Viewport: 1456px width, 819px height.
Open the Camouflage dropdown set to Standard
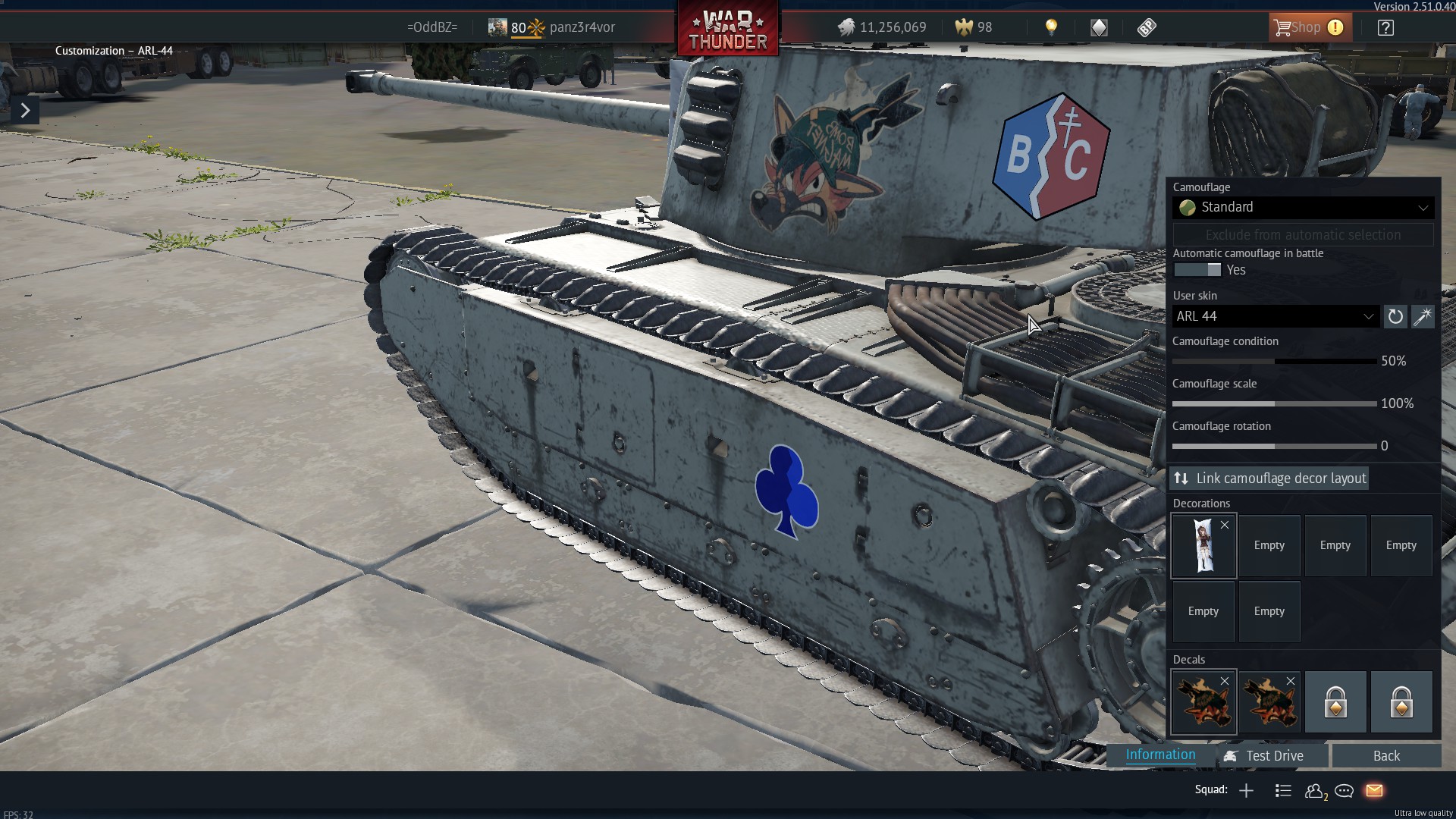[x=1303, y=207]
